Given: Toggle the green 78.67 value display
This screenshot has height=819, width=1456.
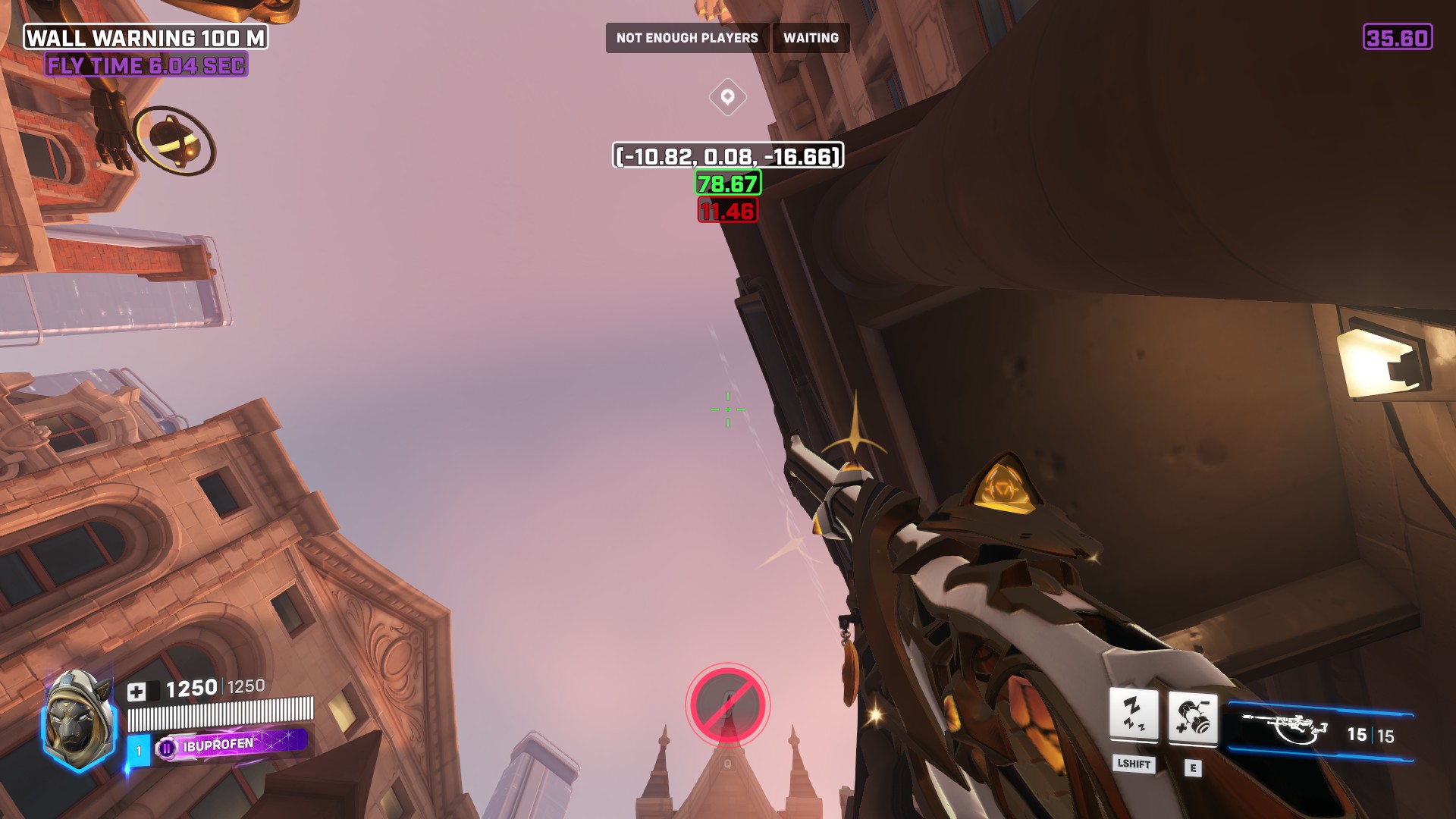Looking at the screenshot, I should 728,184.
